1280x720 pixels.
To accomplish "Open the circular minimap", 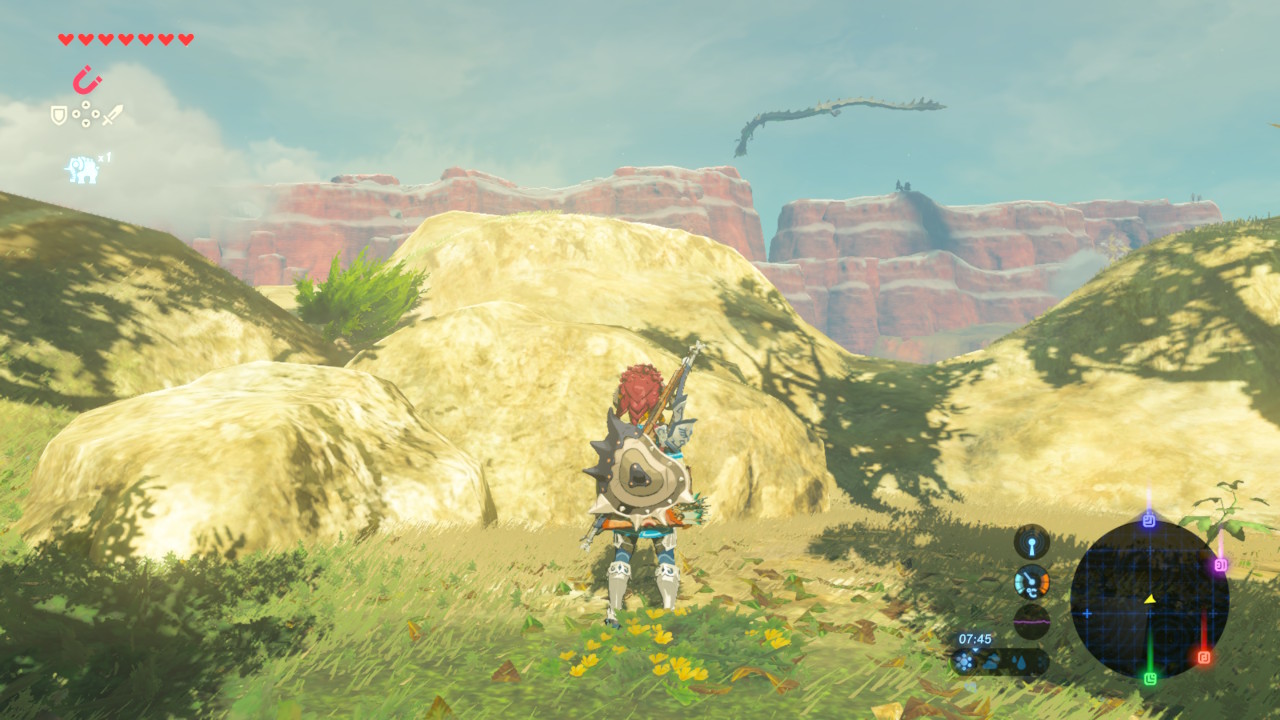I will 1149,600.
